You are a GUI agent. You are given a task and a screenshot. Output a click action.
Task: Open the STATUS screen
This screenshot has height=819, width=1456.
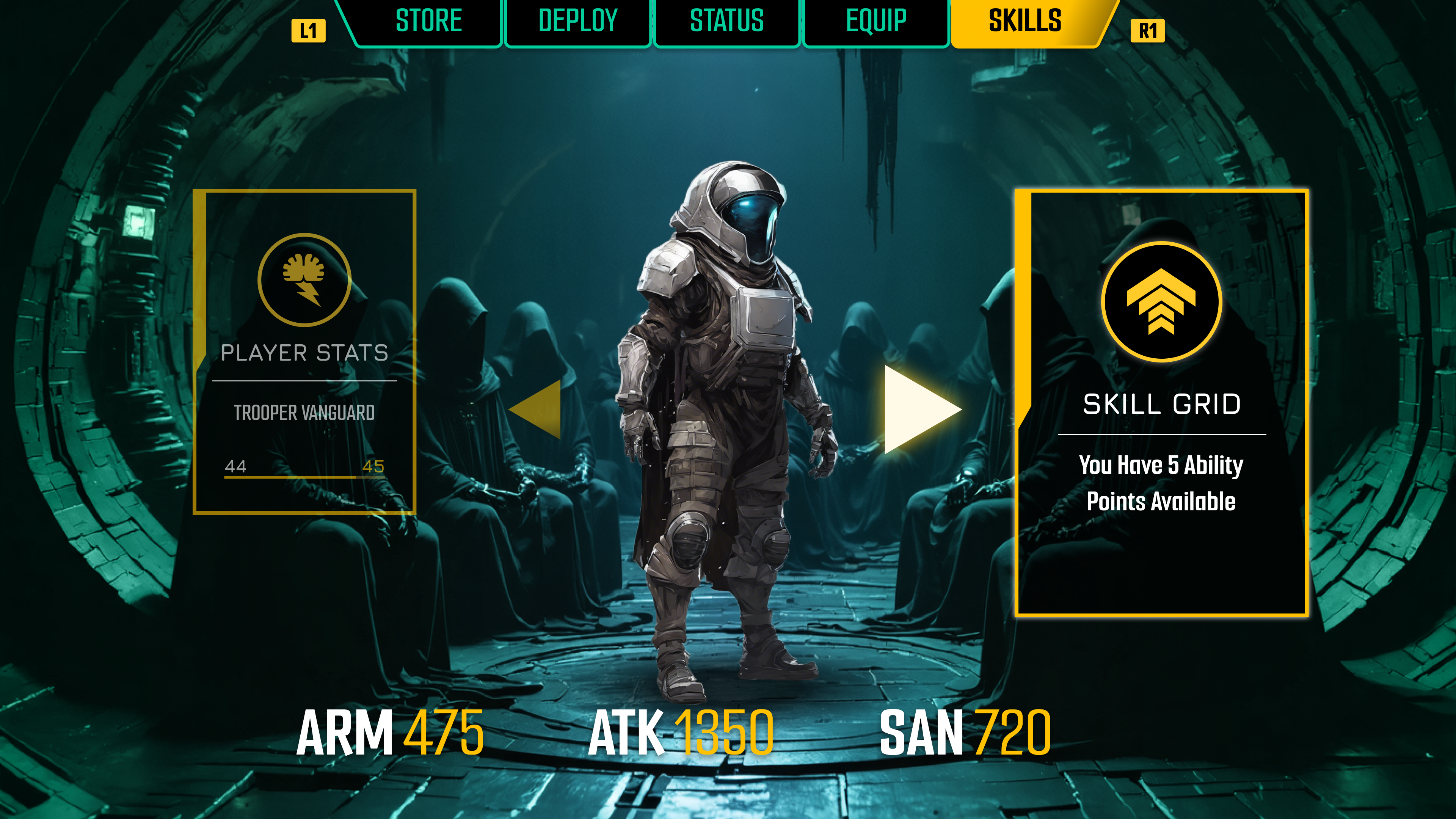pos(727,22)
